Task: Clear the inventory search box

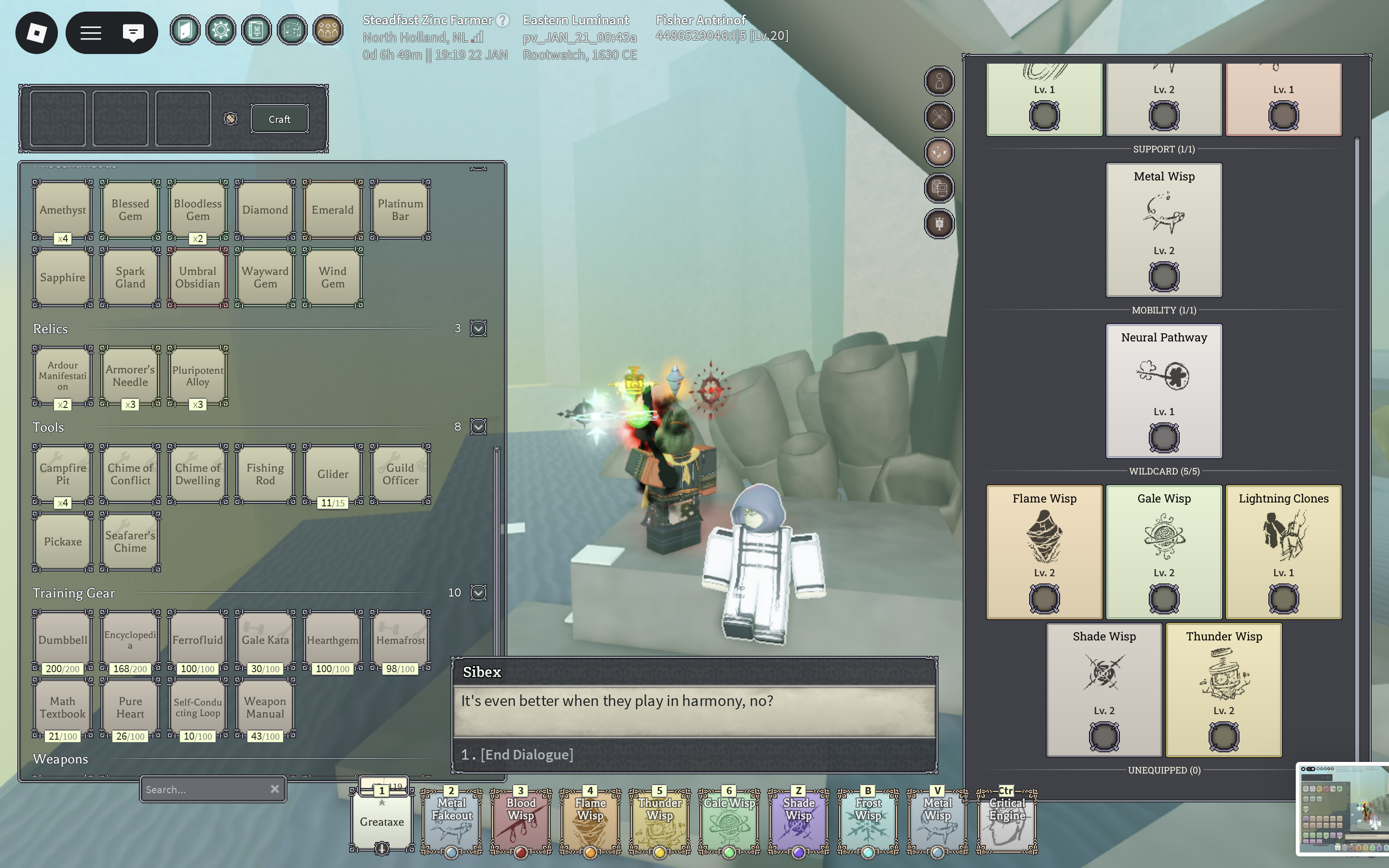Action: pyautogui.click(x=275, y=789)
